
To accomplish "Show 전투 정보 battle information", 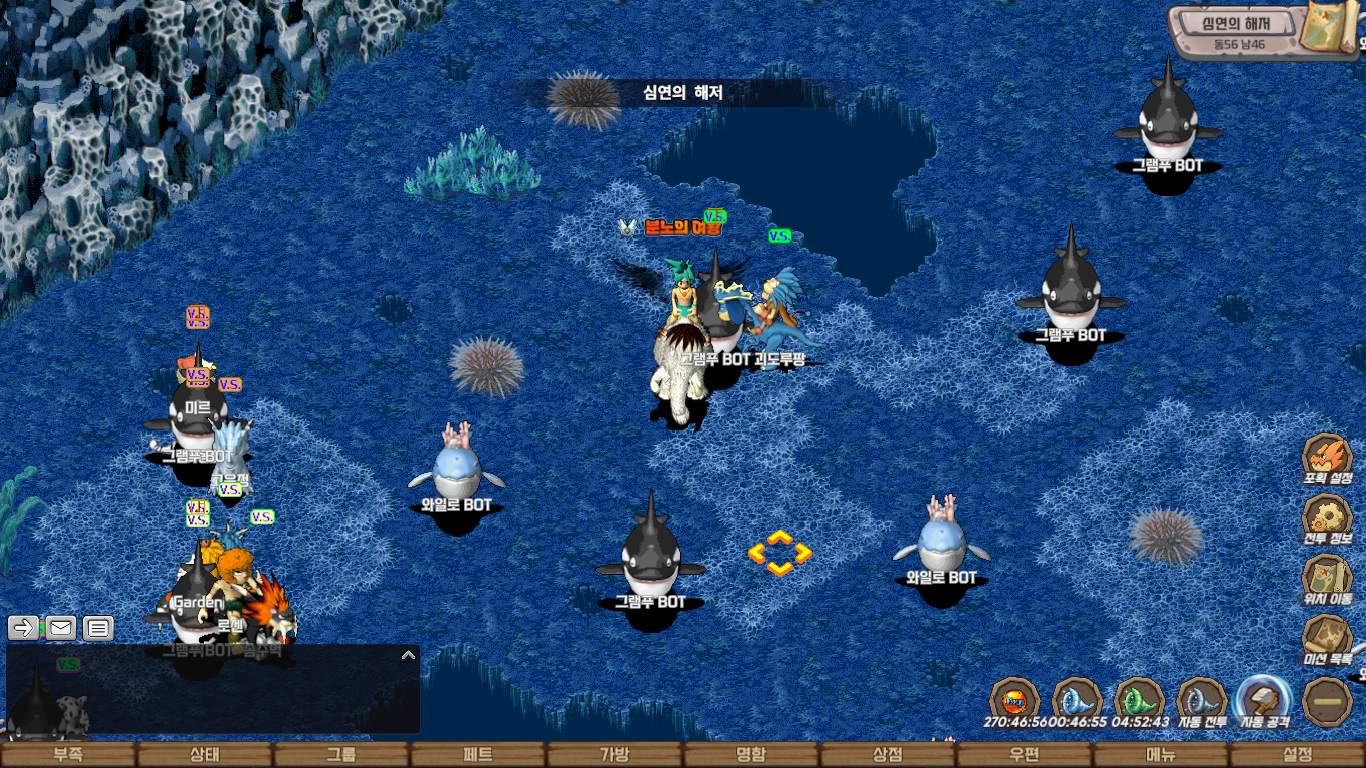I will 1327,518.
